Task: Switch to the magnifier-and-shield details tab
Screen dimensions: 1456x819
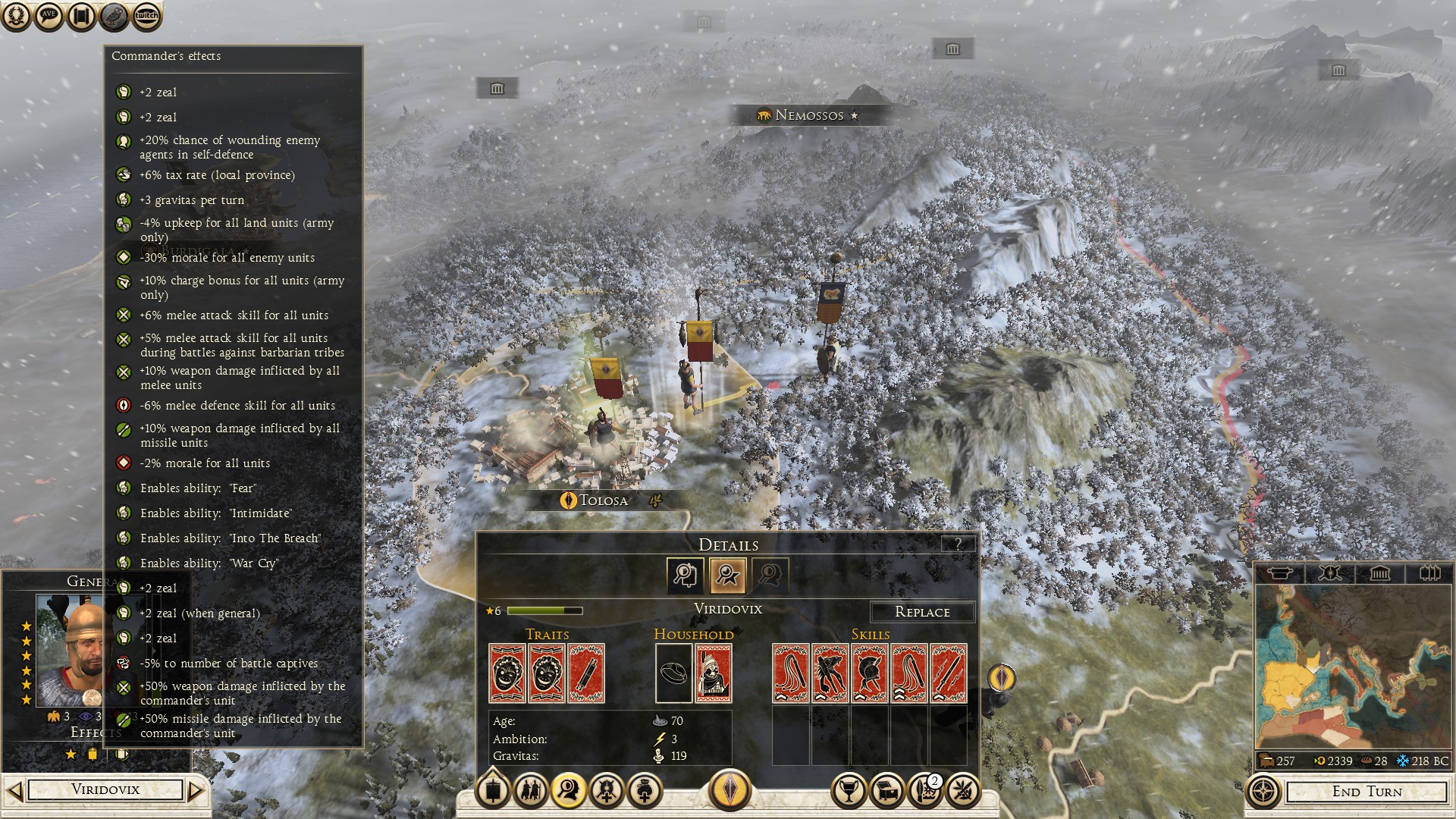Action: pyautogui.click(x=685, y=576)
